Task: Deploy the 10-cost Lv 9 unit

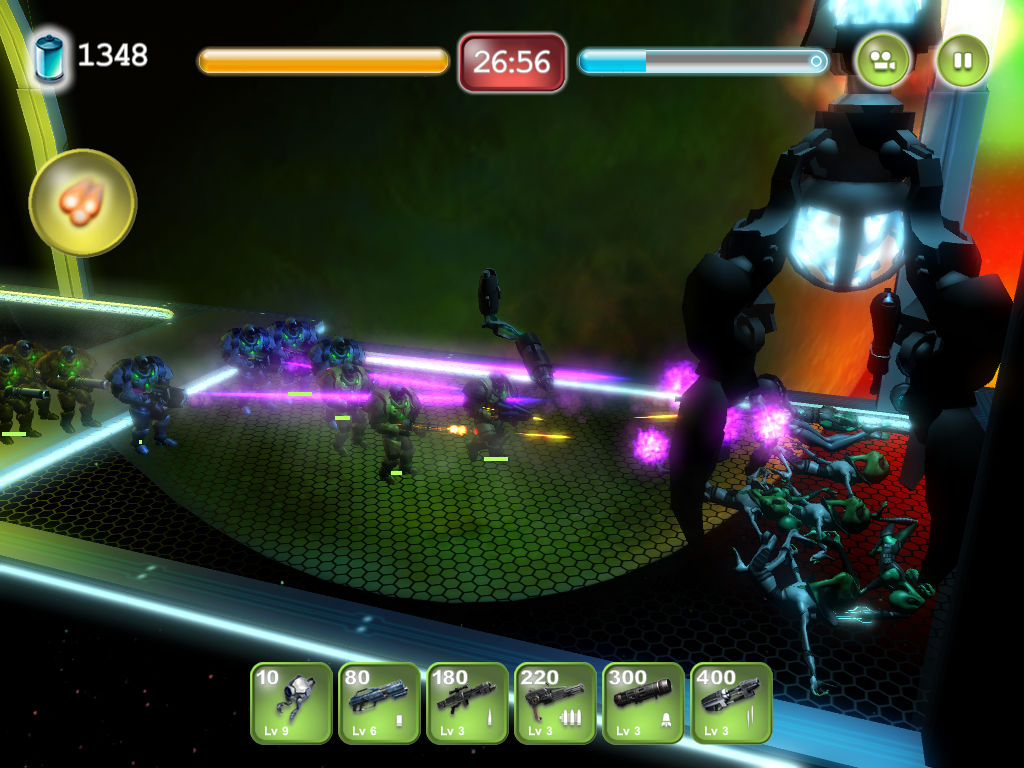Action: (291, 703)
